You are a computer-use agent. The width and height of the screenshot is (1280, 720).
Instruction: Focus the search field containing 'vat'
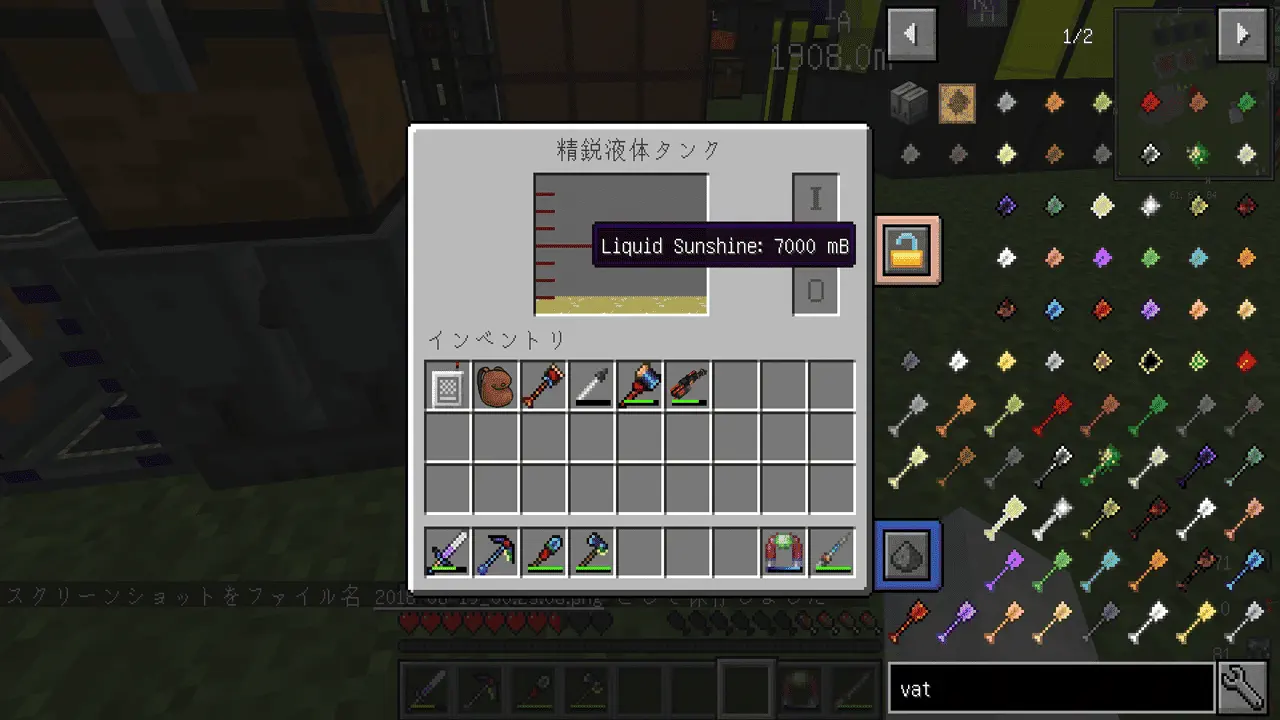point(1050,689)
